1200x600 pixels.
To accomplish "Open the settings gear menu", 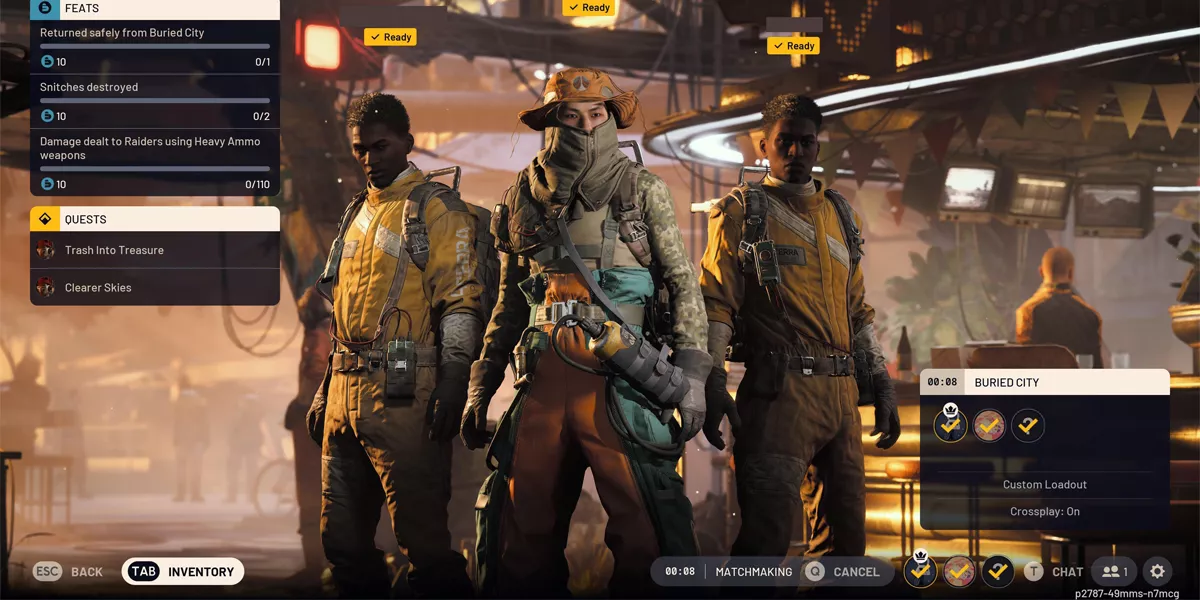I will 1157,572.
